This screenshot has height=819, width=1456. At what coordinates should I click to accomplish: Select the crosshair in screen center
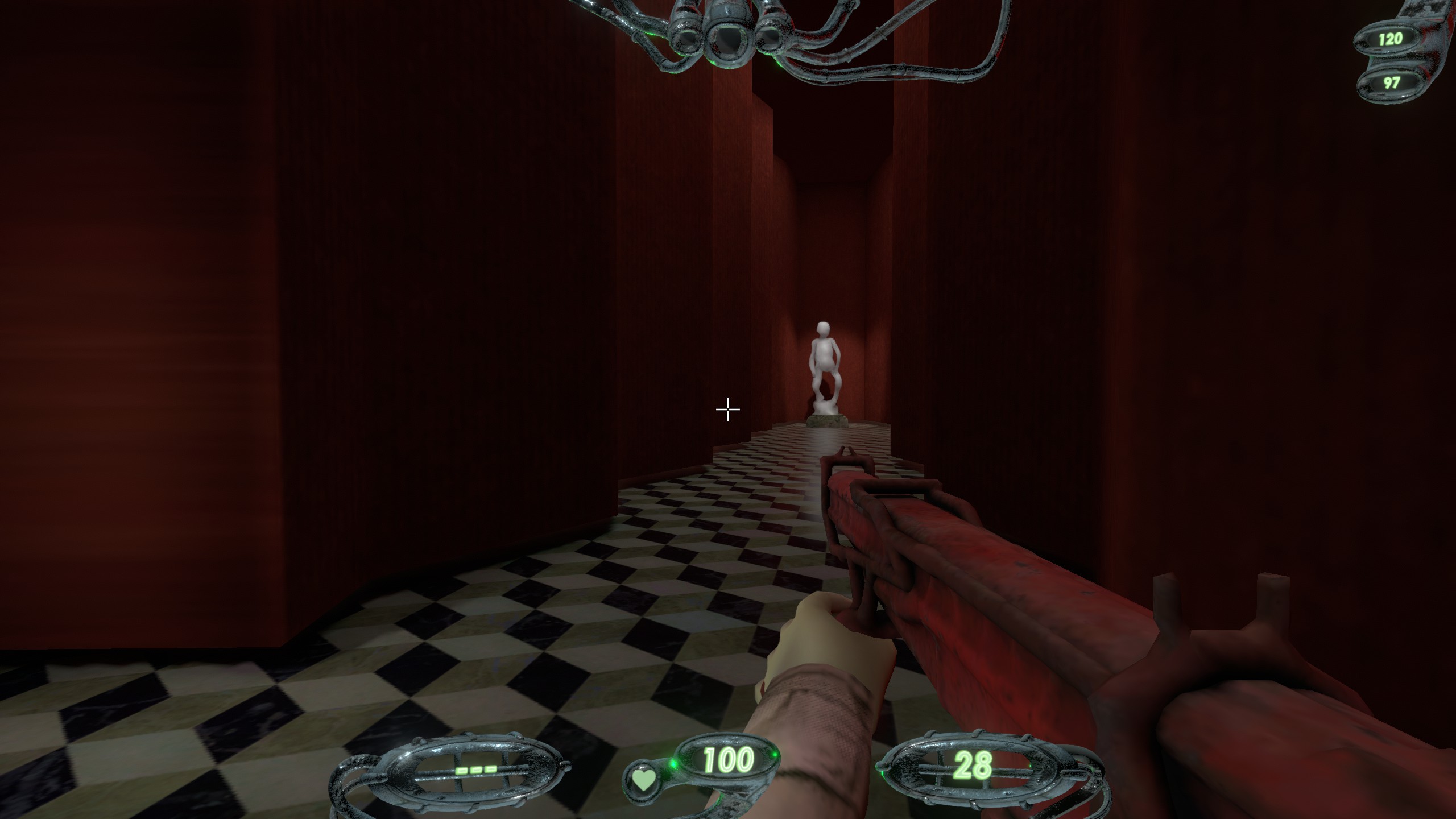(x=727, y=409)
